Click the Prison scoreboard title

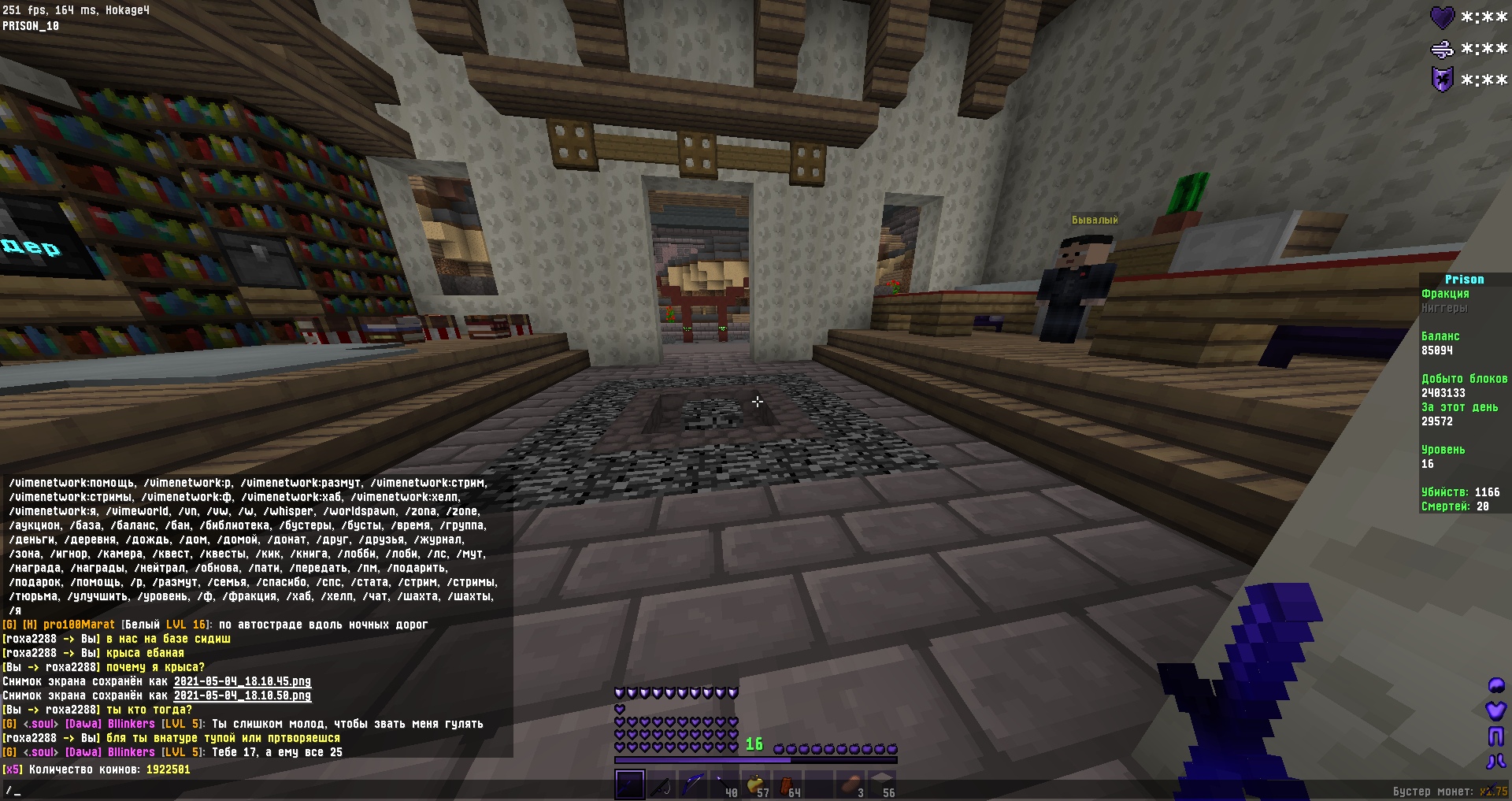coord(1464,280)
